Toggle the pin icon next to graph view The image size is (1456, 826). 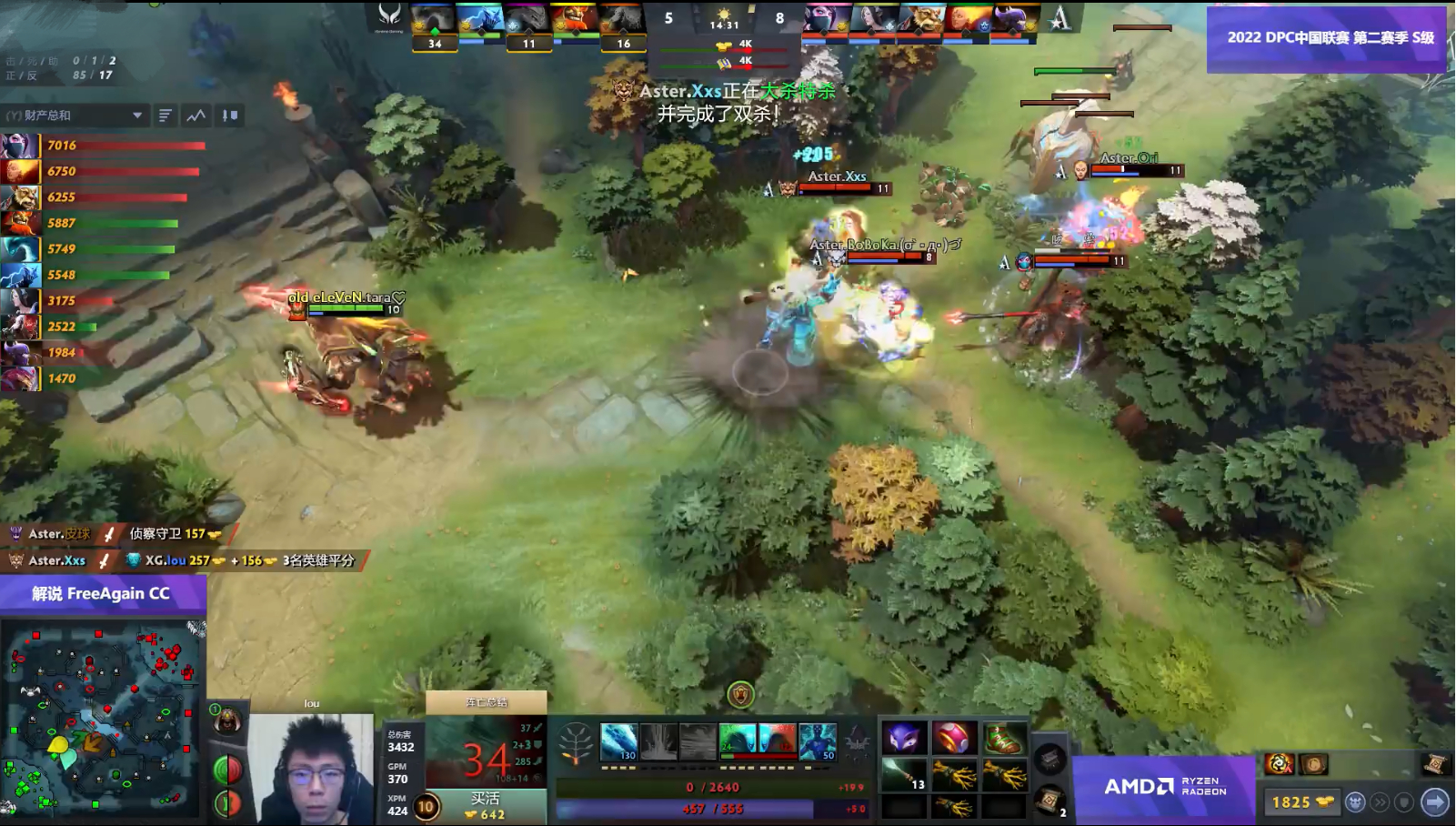(229, 116)
